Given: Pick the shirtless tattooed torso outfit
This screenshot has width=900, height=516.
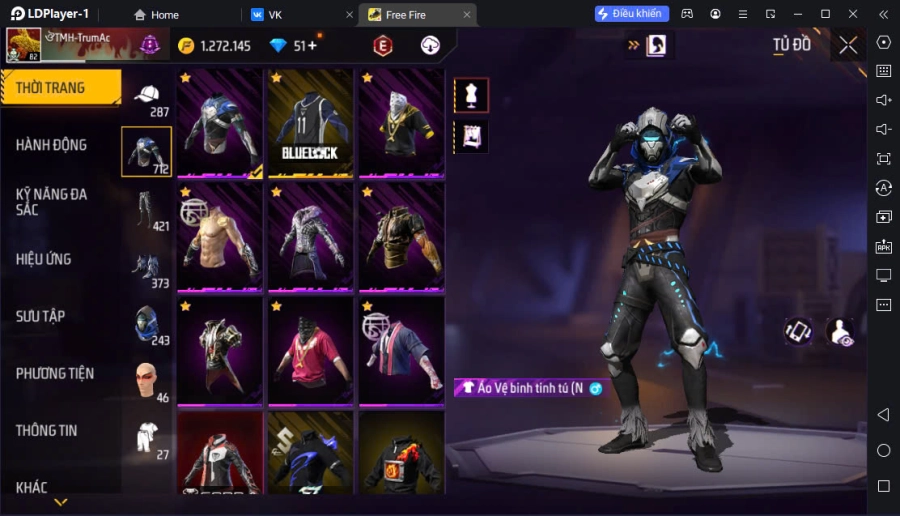Looking at the screenshot, I should coord(219,237).
